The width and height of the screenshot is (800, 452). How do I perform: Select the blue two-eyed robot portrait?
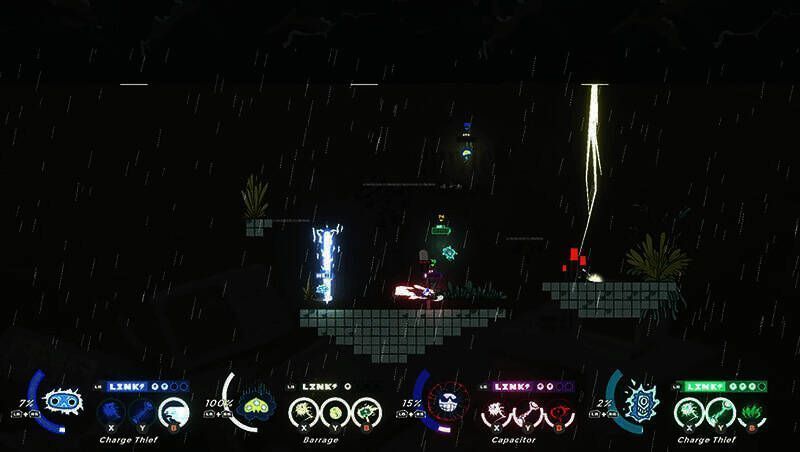(x=62, y=403)
